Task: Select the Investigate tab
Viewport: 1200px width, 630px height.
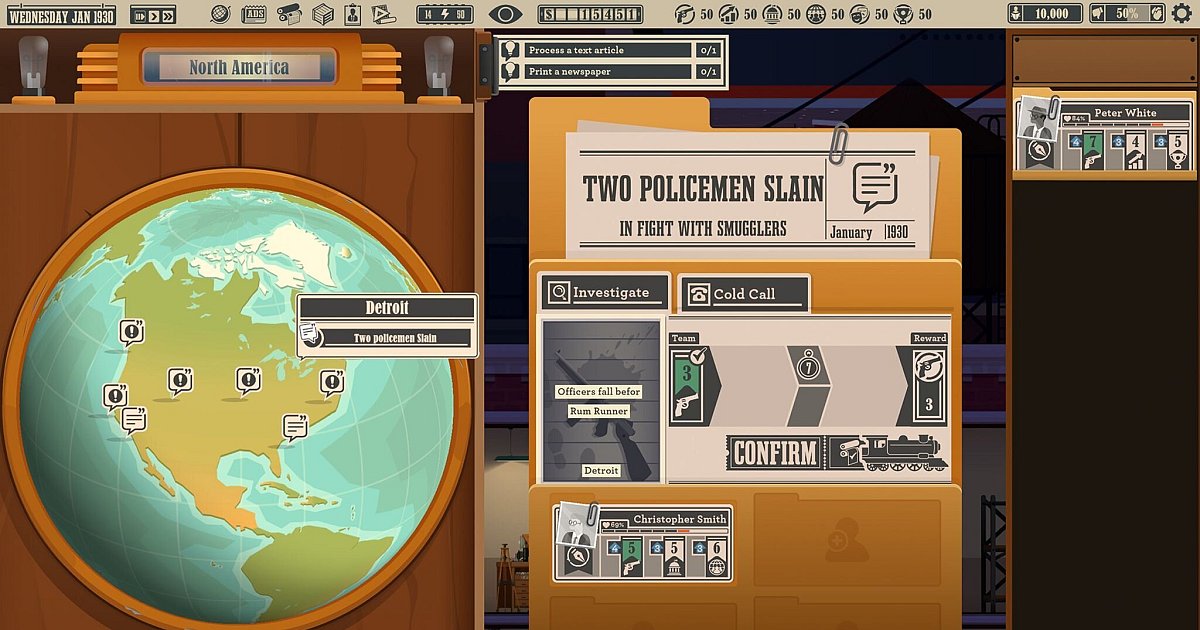Action: coord(604,293)
